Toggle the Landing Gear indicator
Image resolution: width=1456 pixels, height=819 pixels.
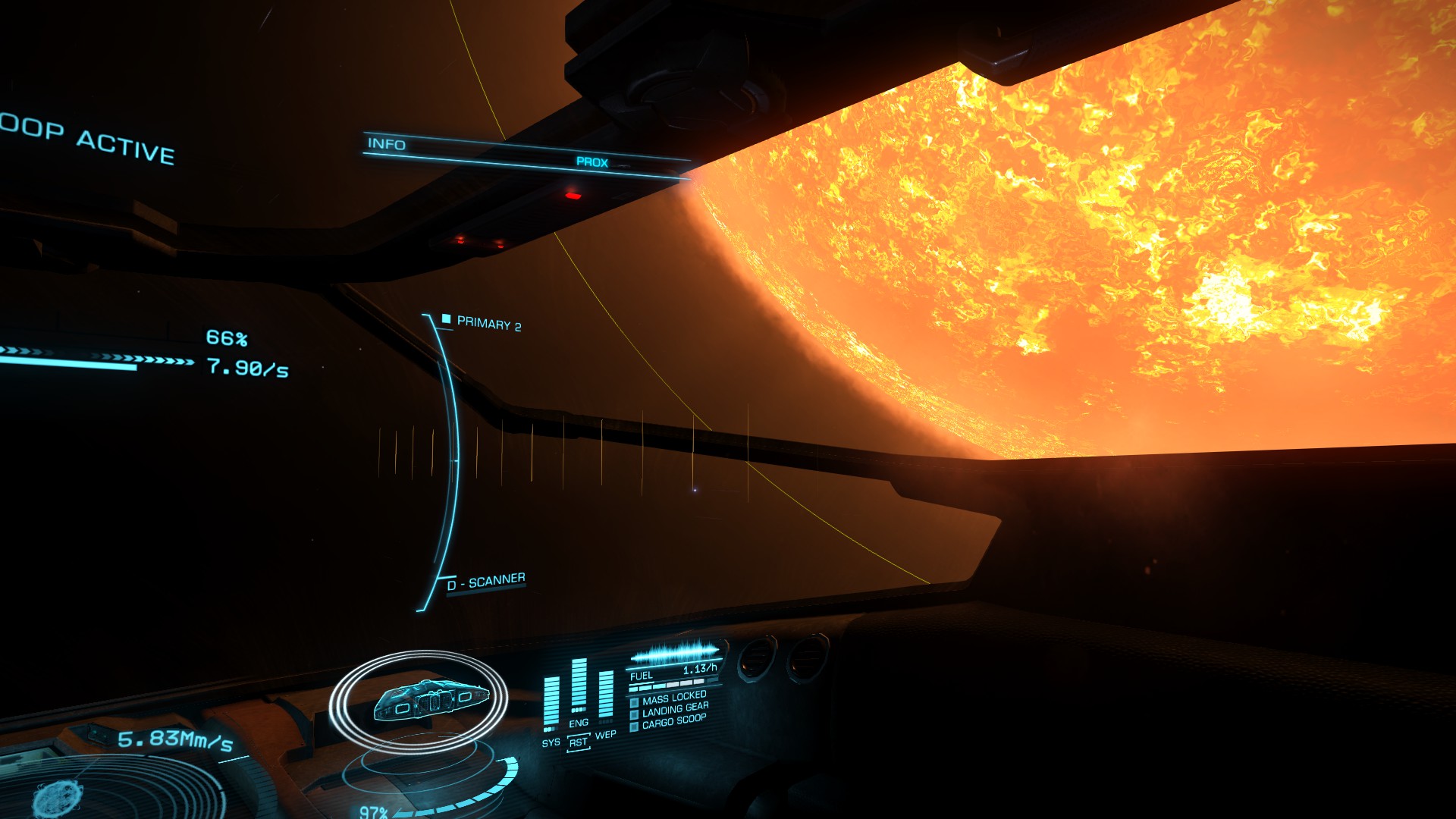(x=674, y=710)
